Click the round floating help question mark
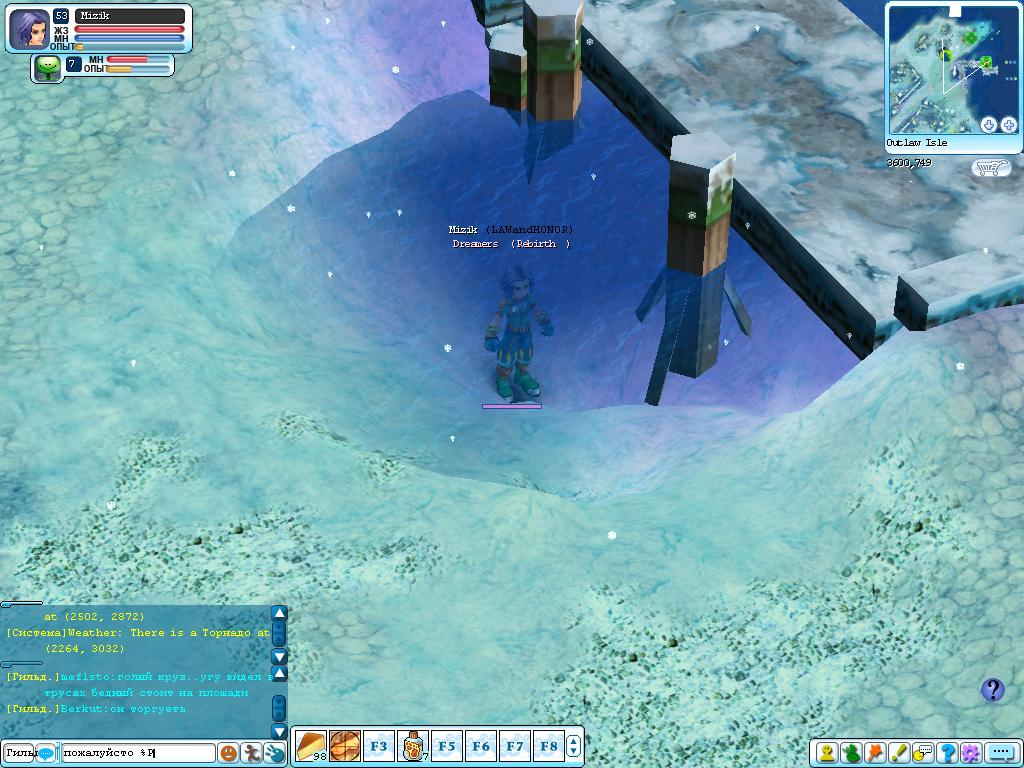The width and height of the screenshot is (1024, 768). 992,689
